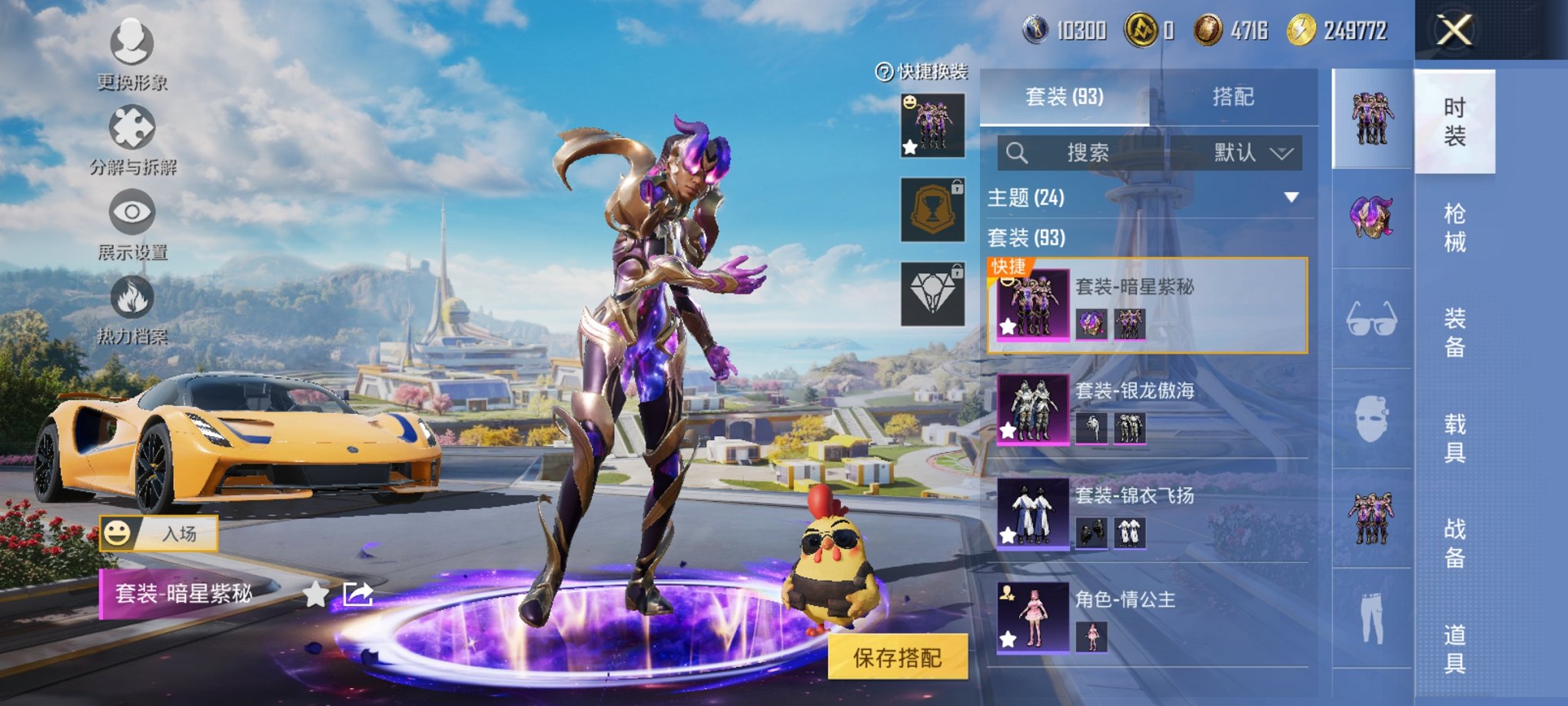This screenshot has width=1568, height=706.
Task: Open 更换形象 change appearance
Action: pos(132,54)
